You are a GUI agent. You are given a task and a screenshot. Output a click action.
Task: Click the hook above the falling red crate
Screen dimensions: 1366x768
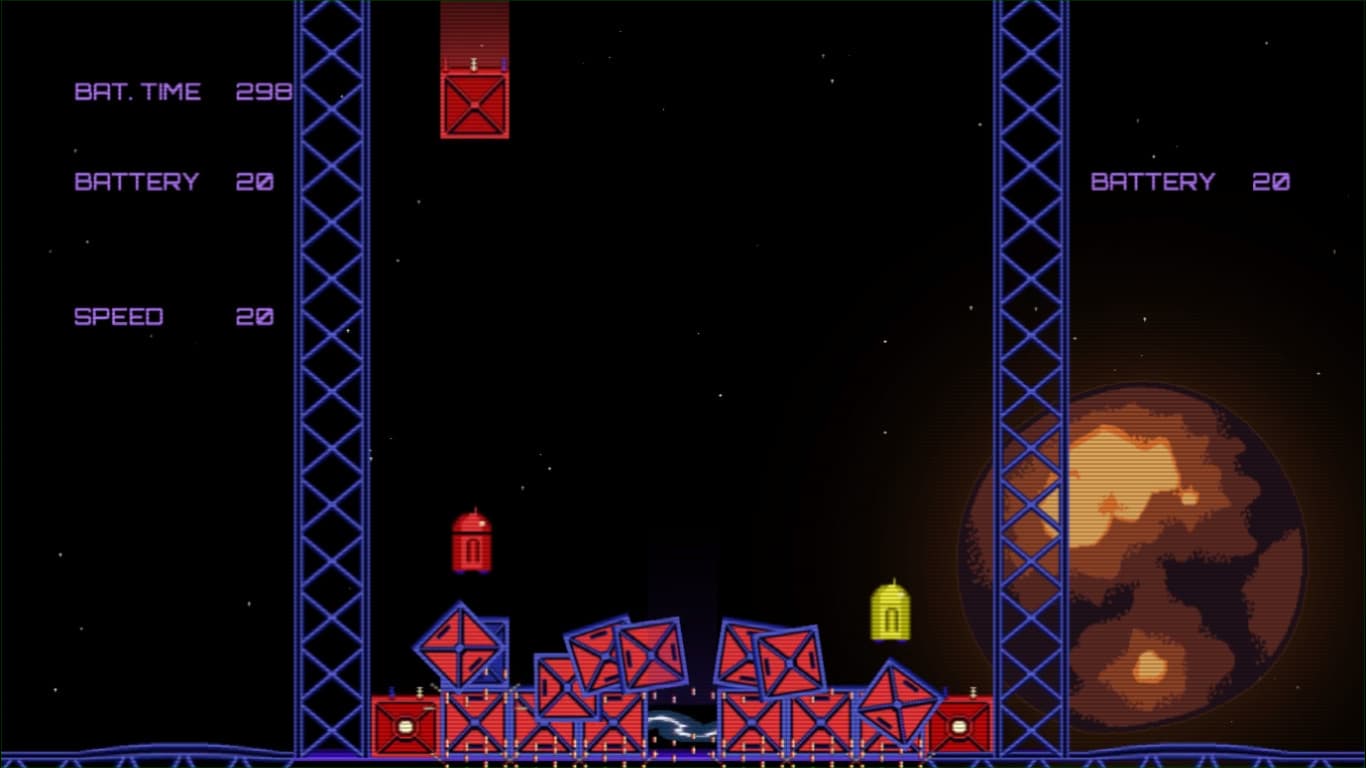click(472, 62)
